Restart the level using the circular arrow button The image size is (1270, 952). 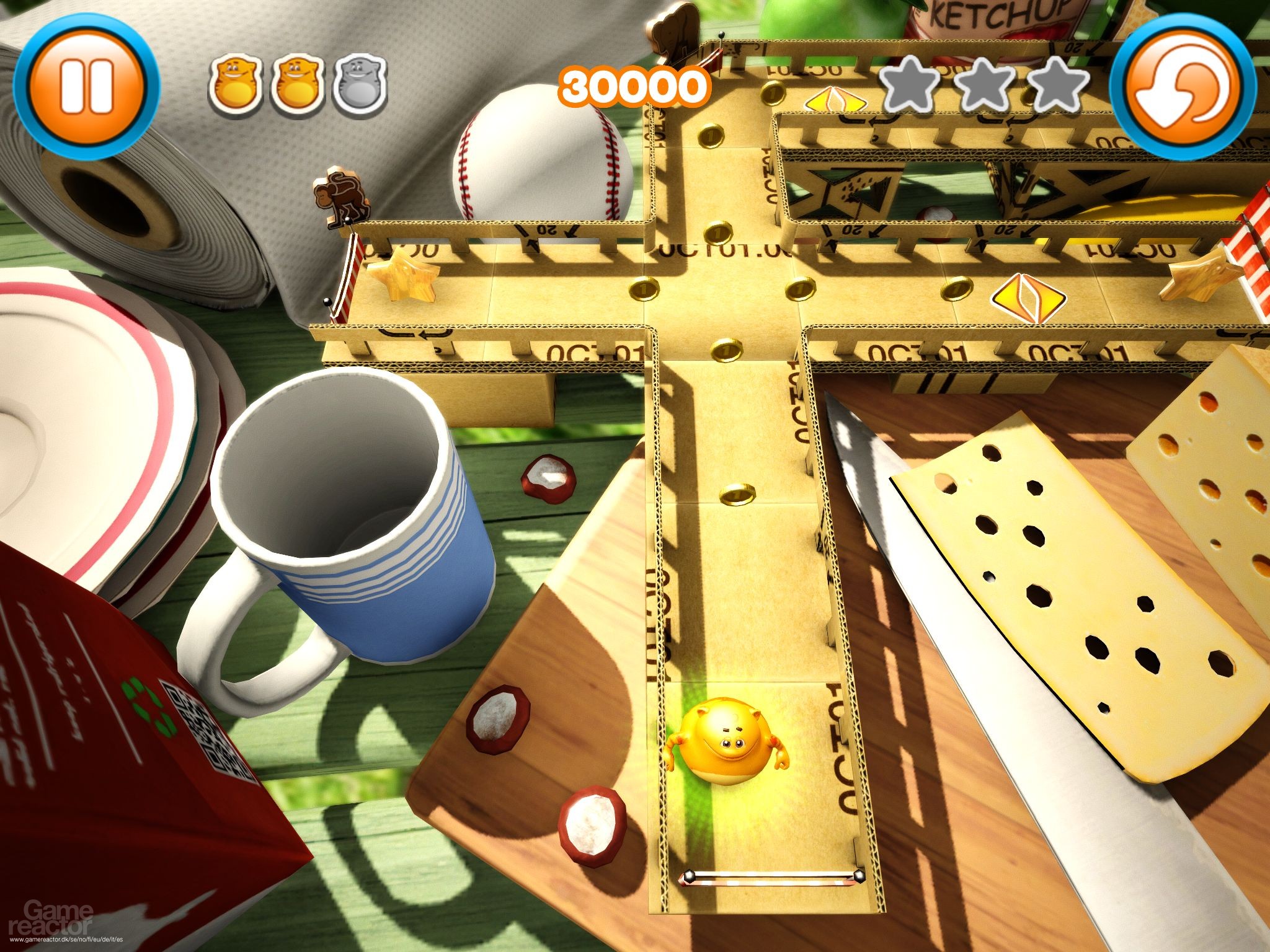pos(1183,87)
